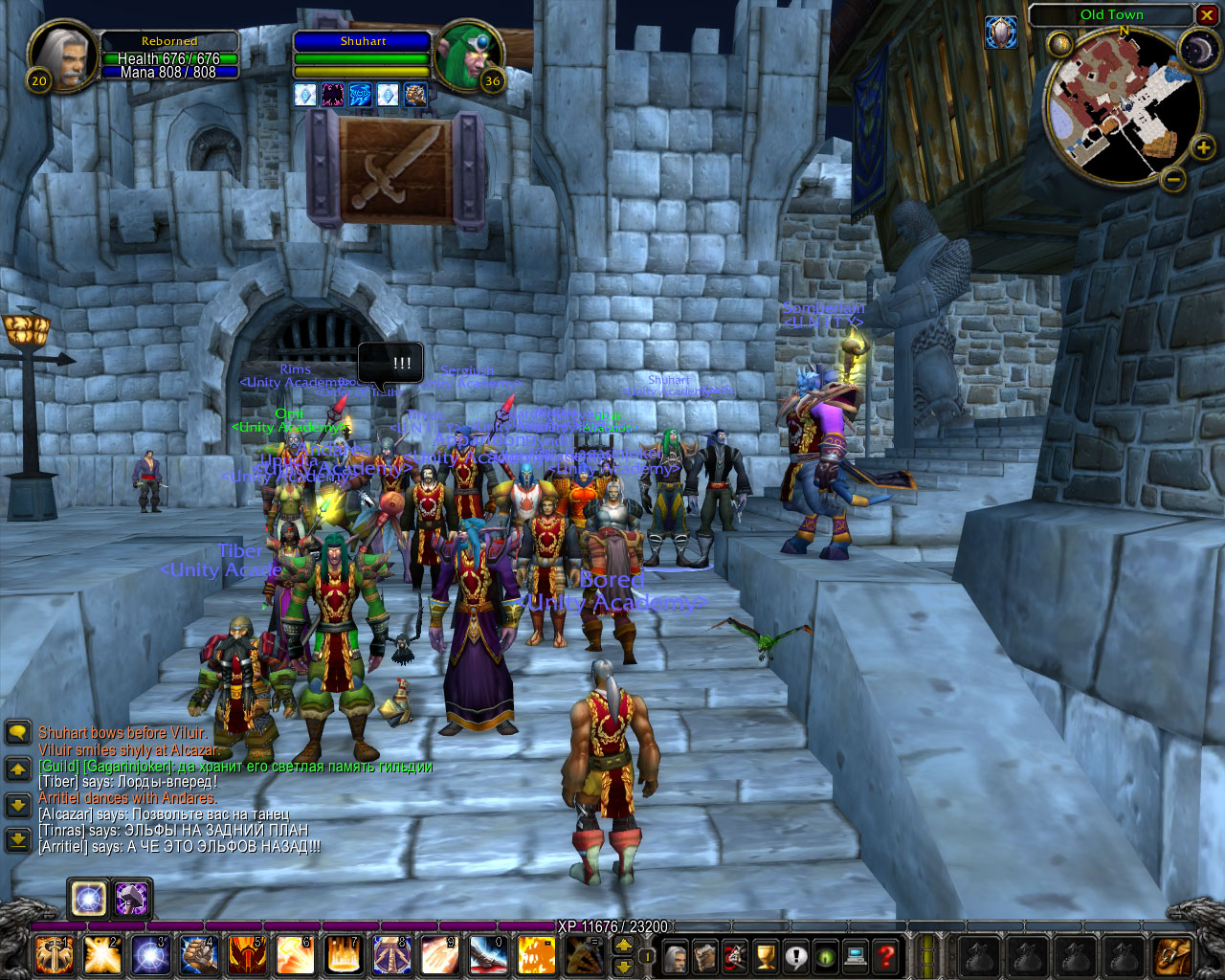Open the chat bubble menu button
The height and width of the screenshot is (980, 1225).
(18, 733)
